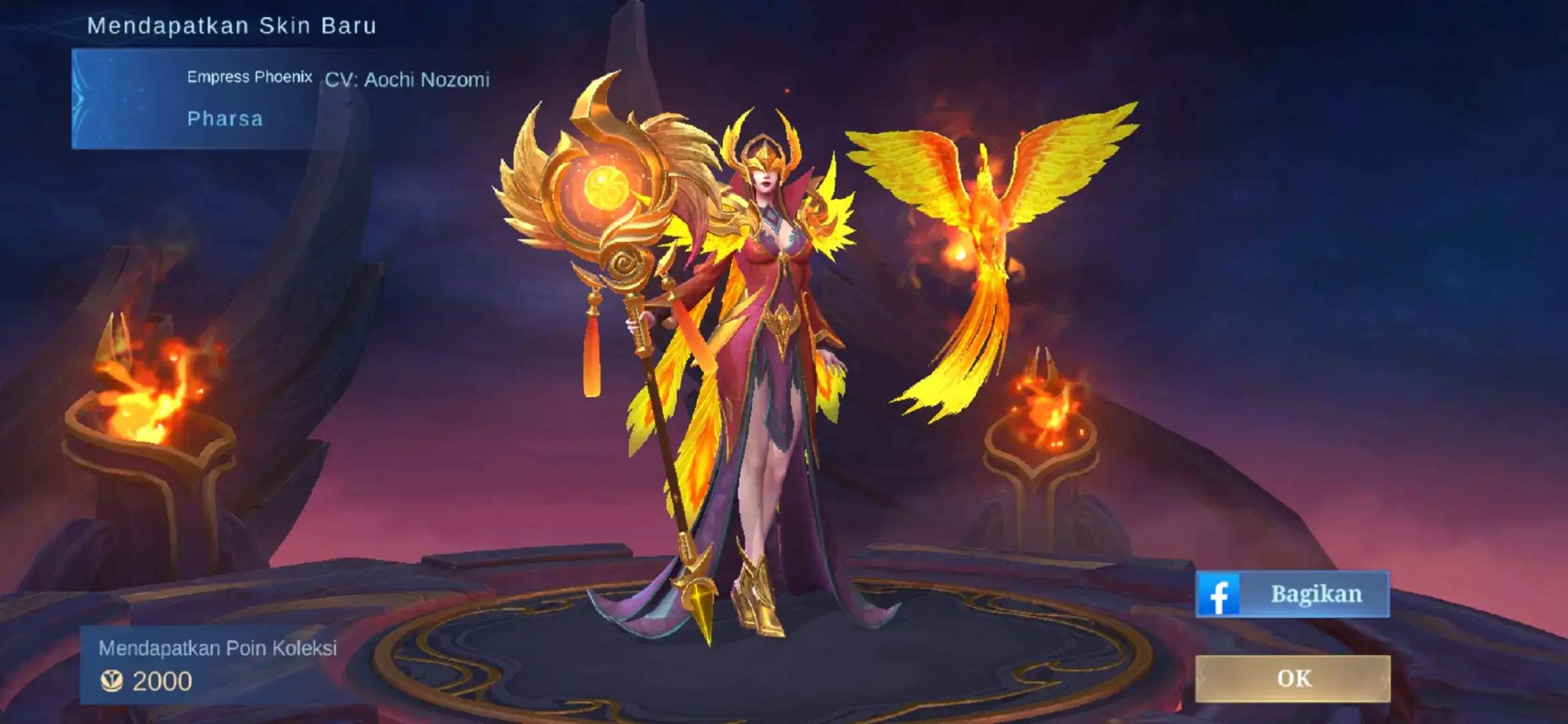This screenshot has height=724, width=1568.
Task: Click the Mendapatkan Skin Baru title
Action: (x=233, y=25)
